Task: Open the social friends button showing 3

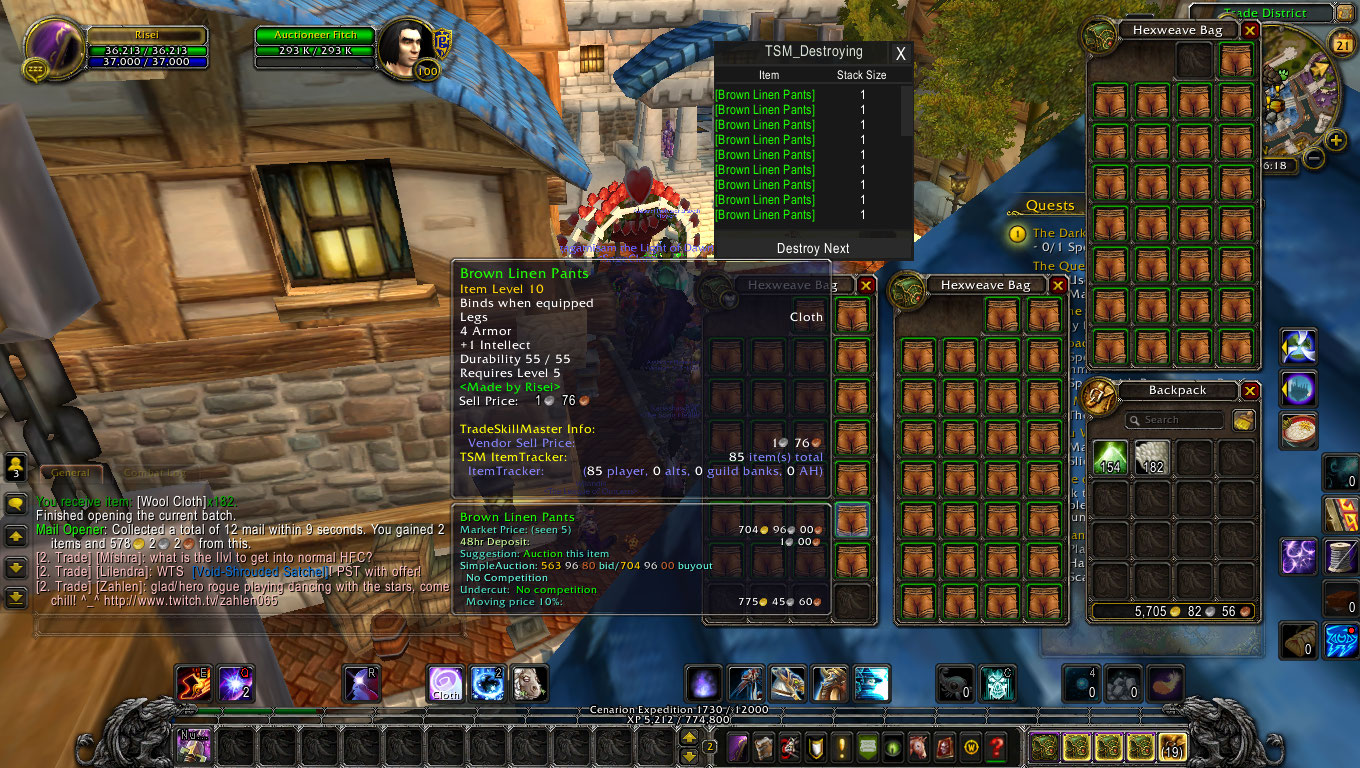Action: pos(15,467)
